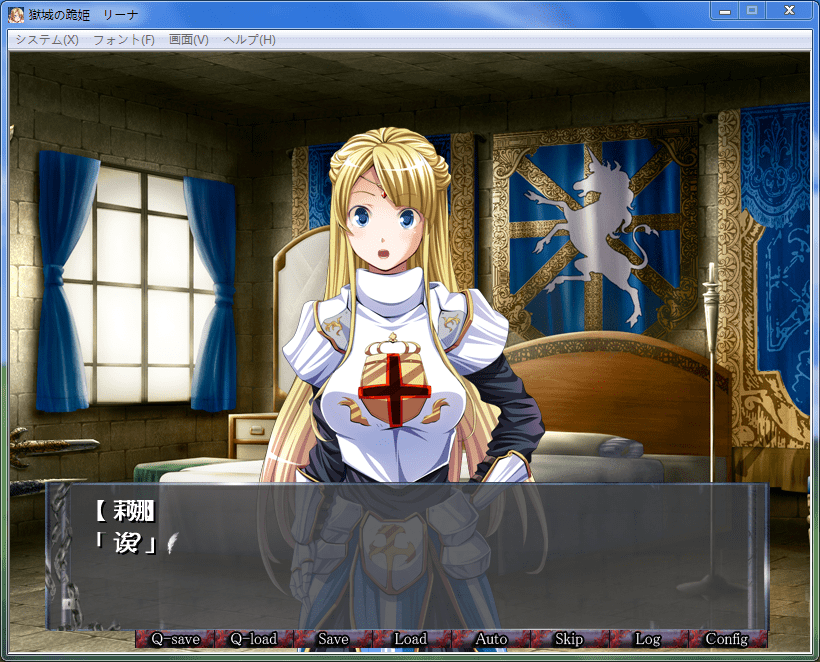Minimize the game window
Image resolution: width=820 pixels, height=662 pixels.
[x=724, y=10]
